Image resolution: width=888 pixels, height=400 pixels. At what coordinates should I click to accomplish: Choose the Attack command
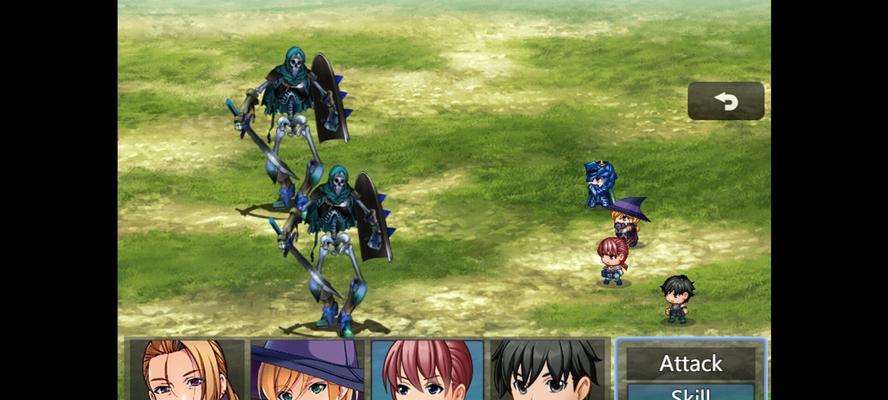point(690,363)
